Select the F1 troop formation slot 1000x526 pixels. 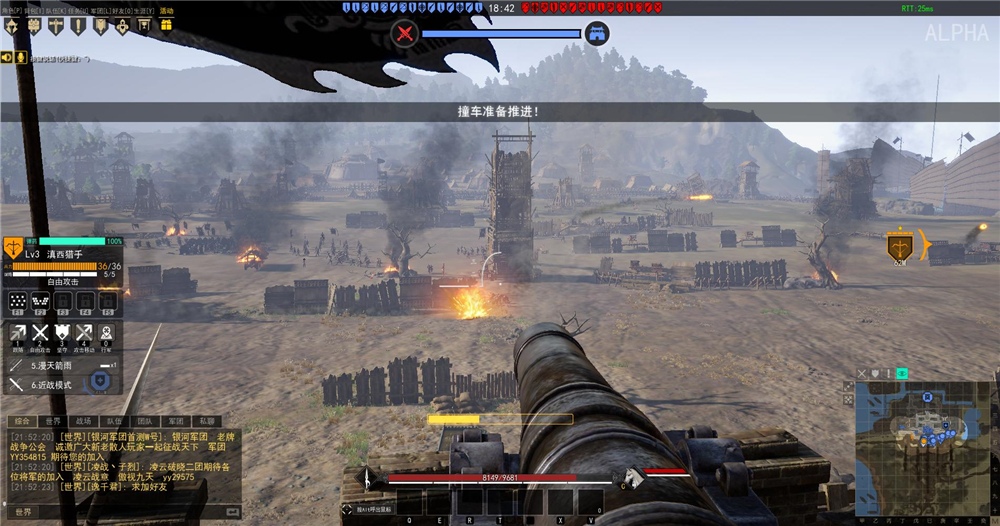[x=17, y=301]
